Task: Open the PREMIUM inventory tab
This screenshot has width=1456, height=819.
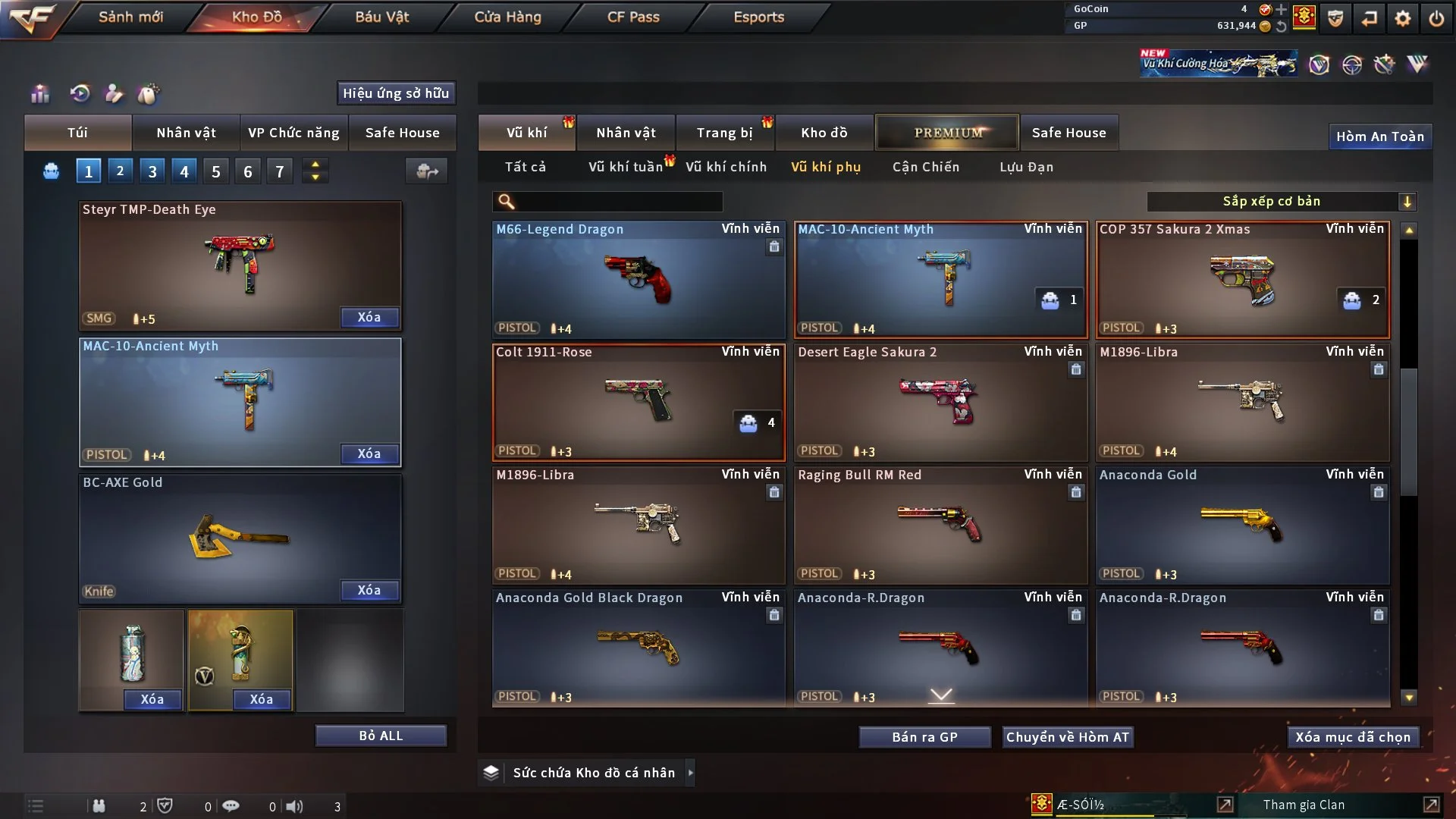Action: [947, 133]
